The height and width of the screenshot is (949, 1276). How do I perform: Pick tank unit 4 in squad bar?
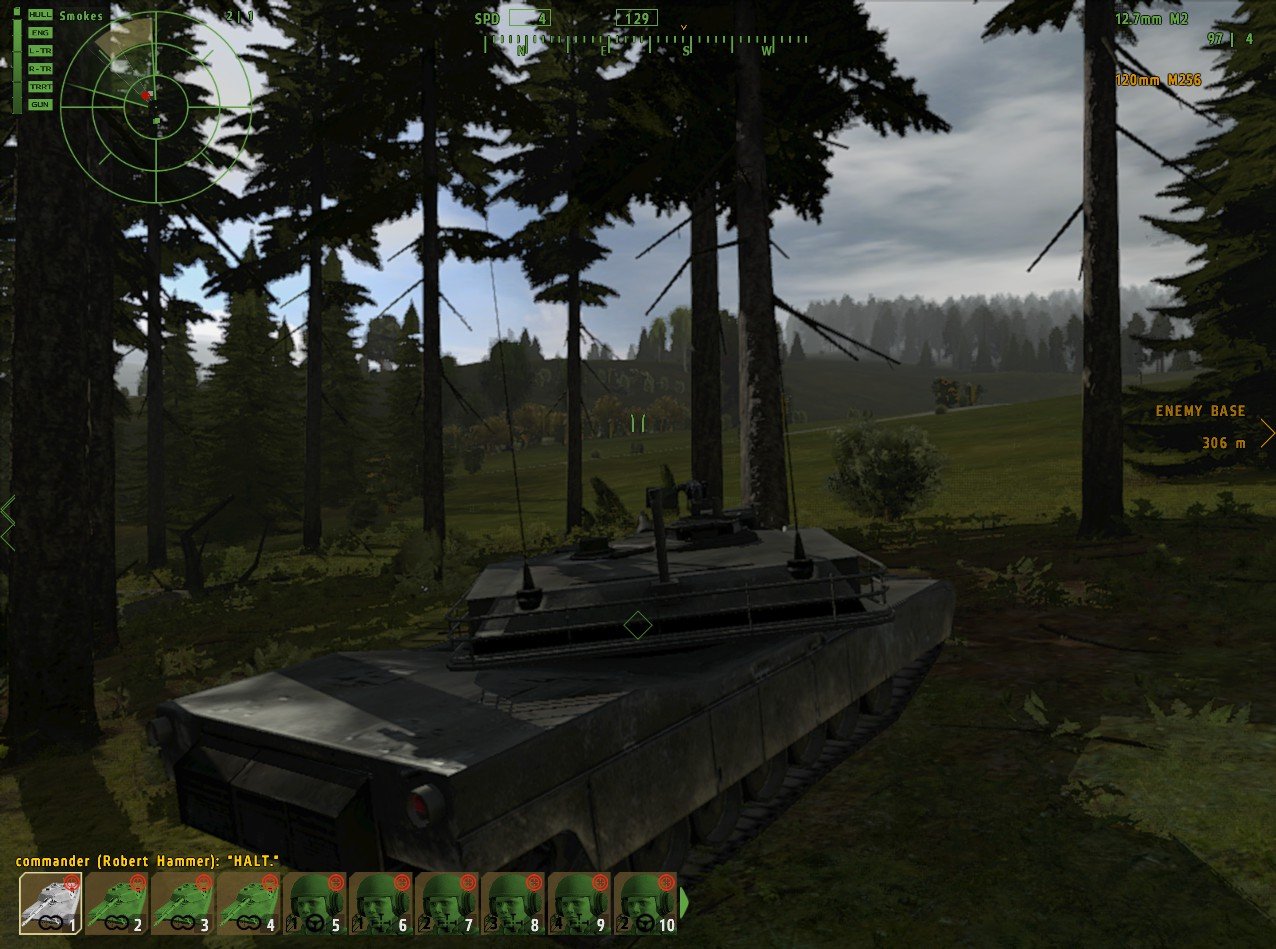pos(249,903)
